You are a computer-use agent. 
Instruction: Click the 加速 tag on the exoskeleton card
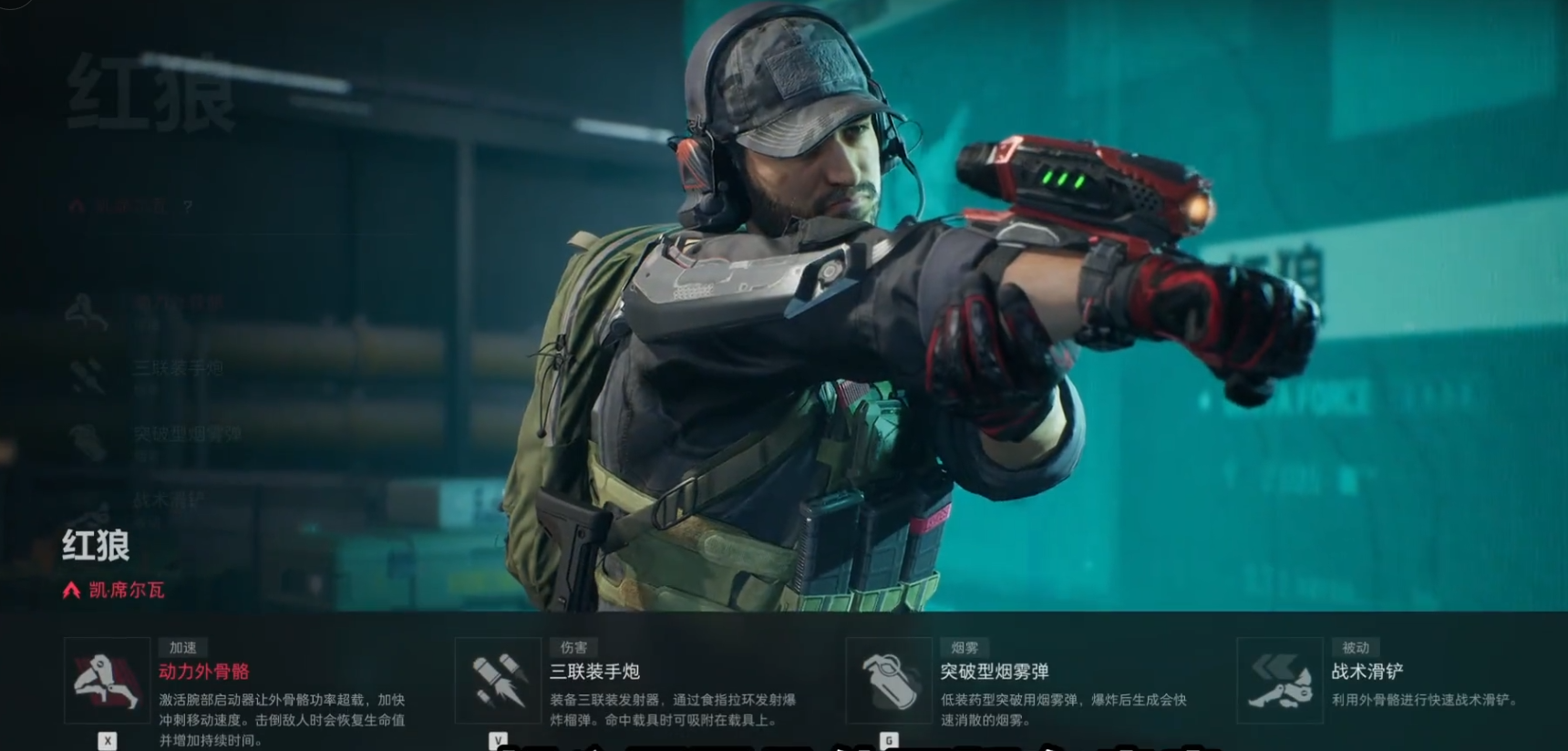(182, 646)
